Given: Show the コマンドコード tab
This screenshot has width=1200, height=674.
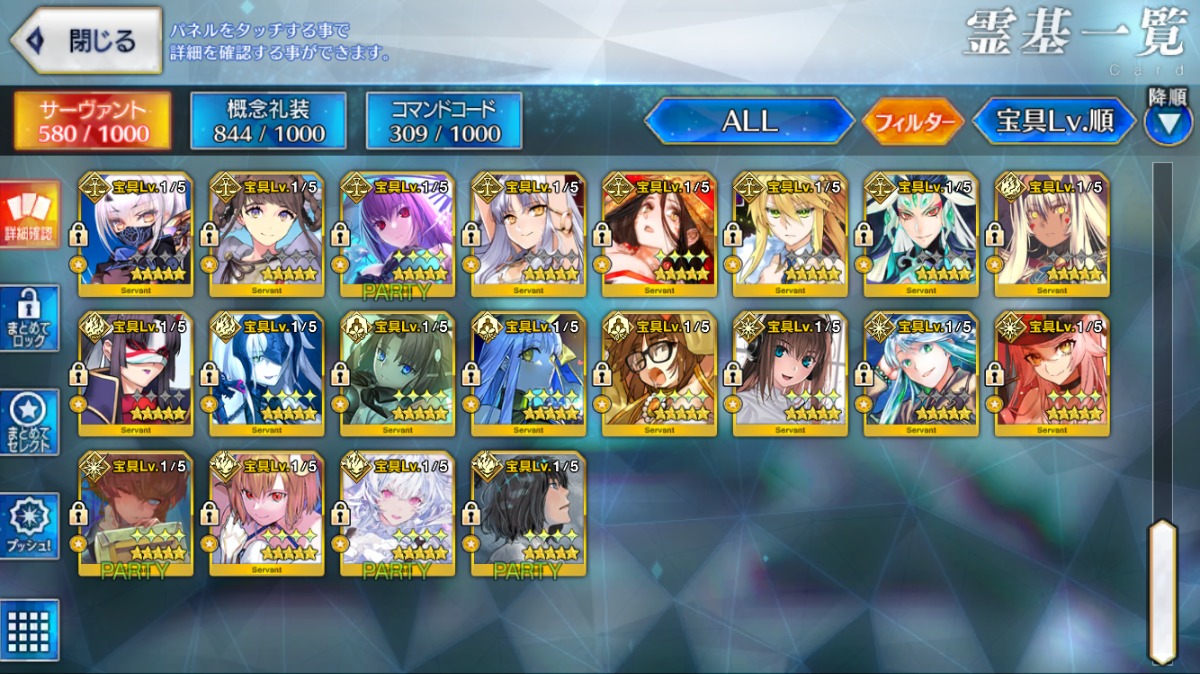Looking at the screenshot, I should pos(444,121).
